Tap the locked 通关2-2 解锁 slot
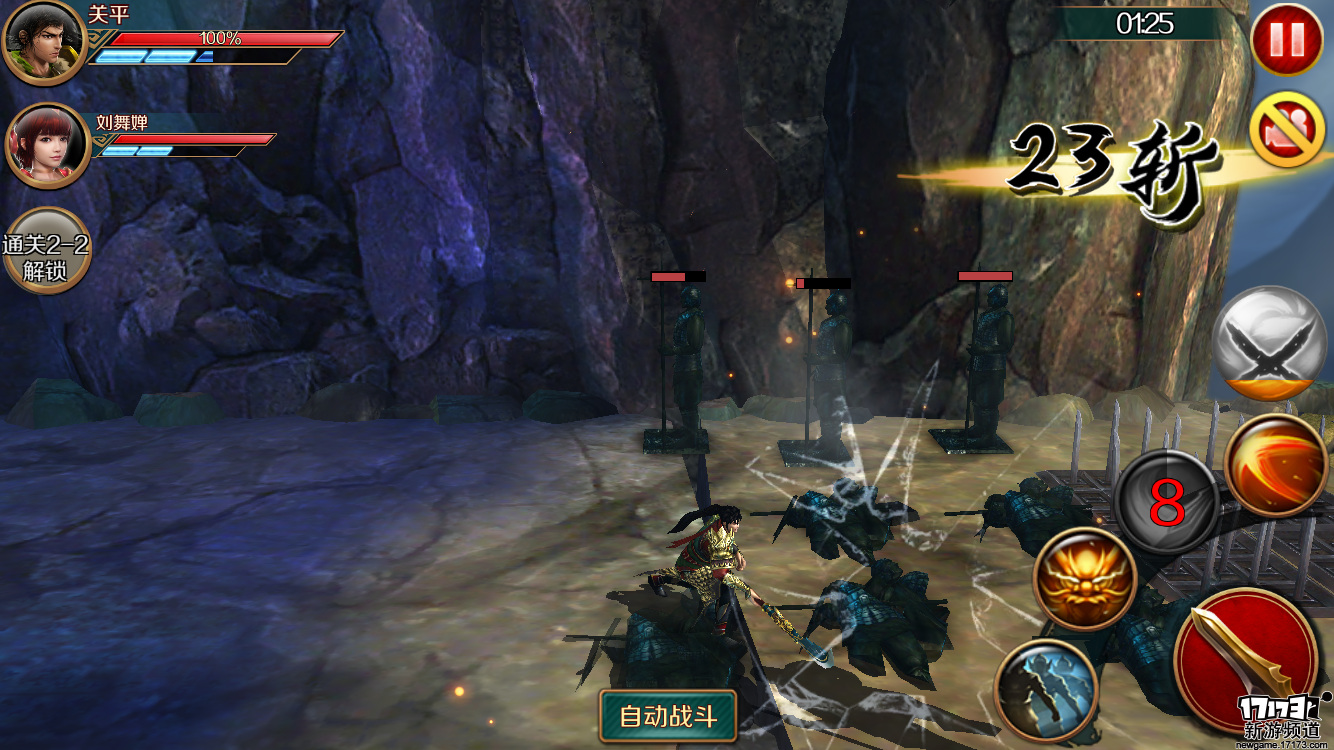This screenshot has height=750, width=1334. click(46, 251)
